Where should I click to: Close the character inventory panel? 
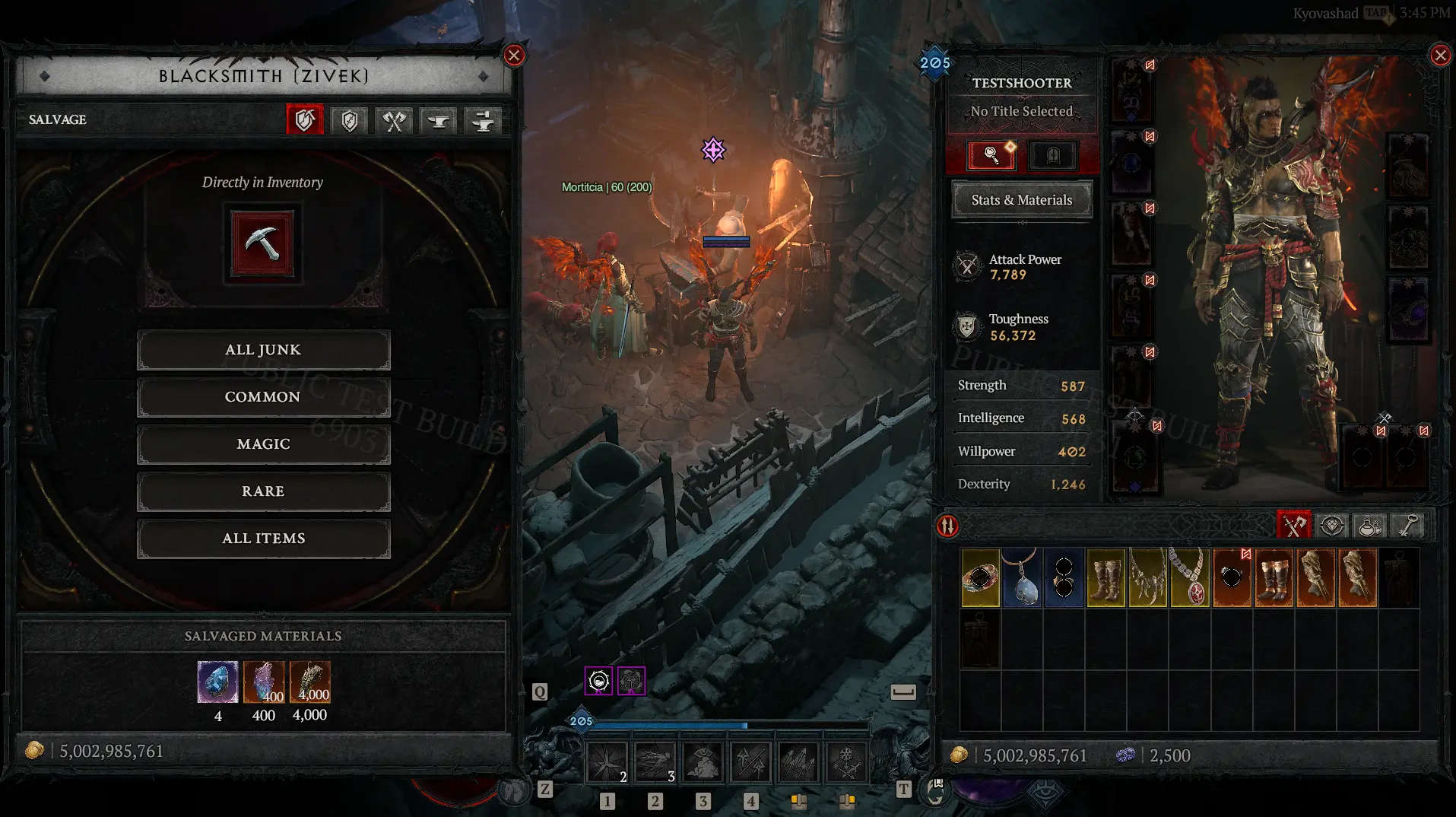pyautogui.click(x=1440, y=56)
